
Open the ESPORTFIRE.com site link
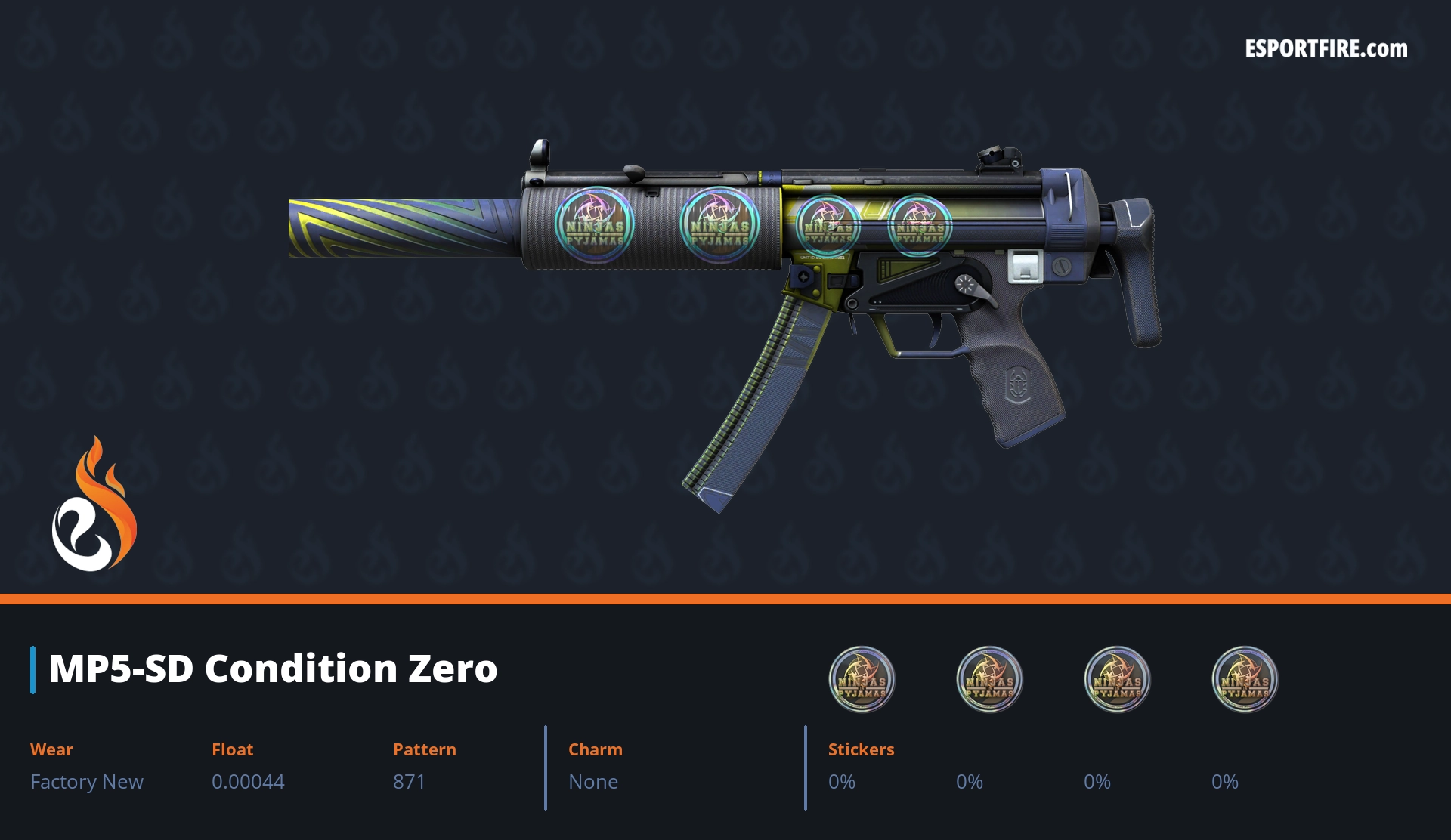(1326, 49)
